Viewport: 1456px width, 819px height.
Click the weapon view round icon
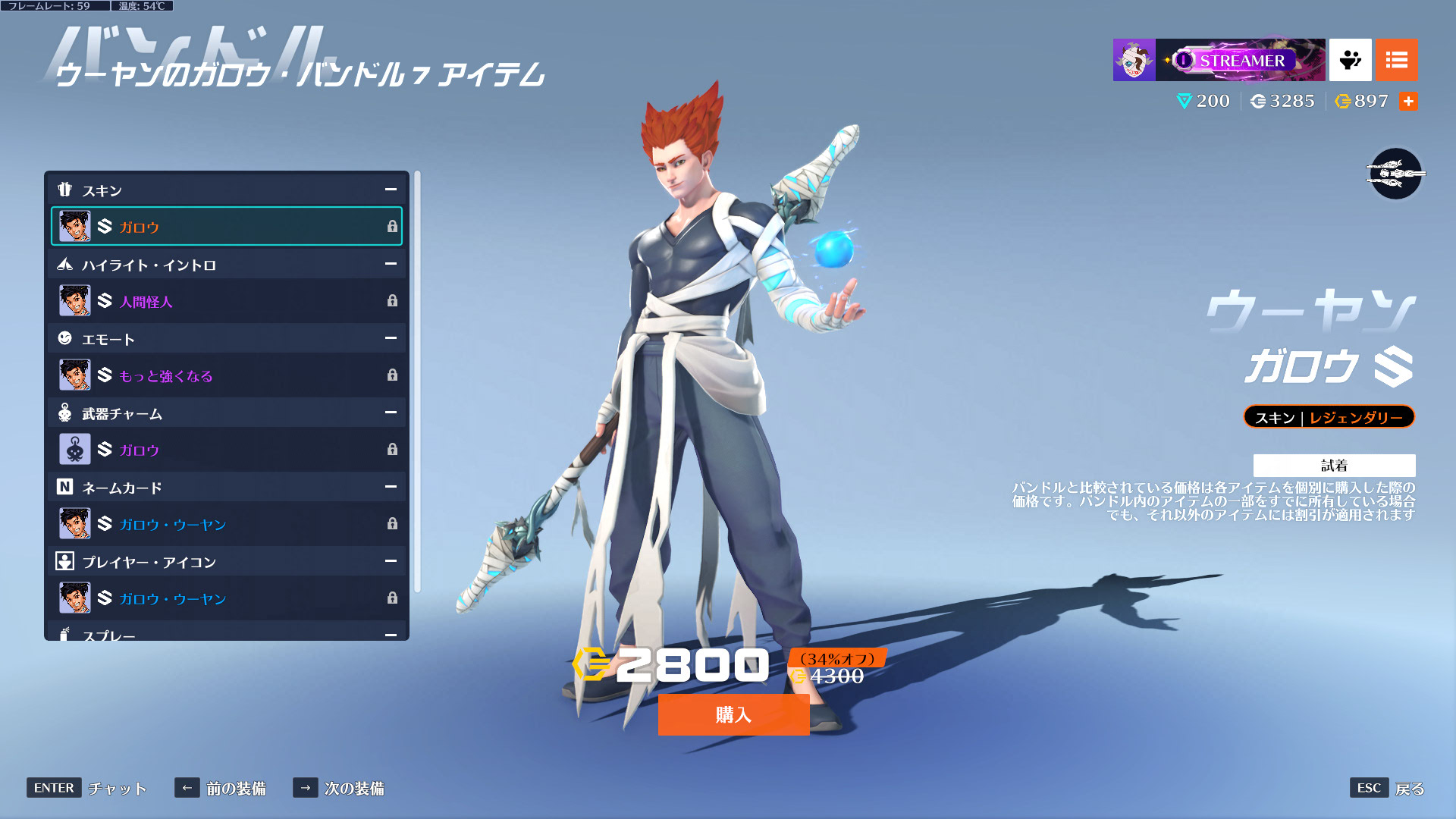[x=1395, y=174]
